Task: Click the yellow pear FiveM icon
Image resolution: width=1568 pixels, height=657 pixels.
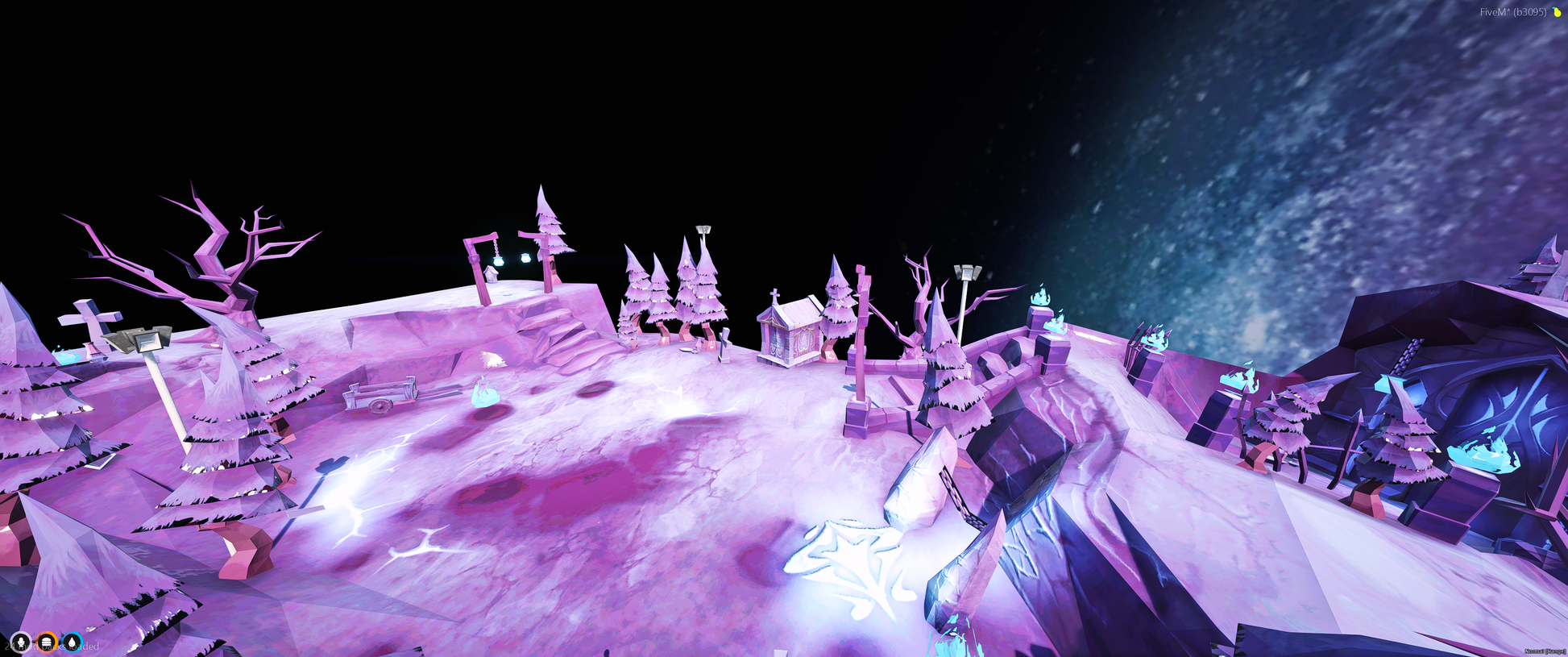Action: (x=1557, y=12)
